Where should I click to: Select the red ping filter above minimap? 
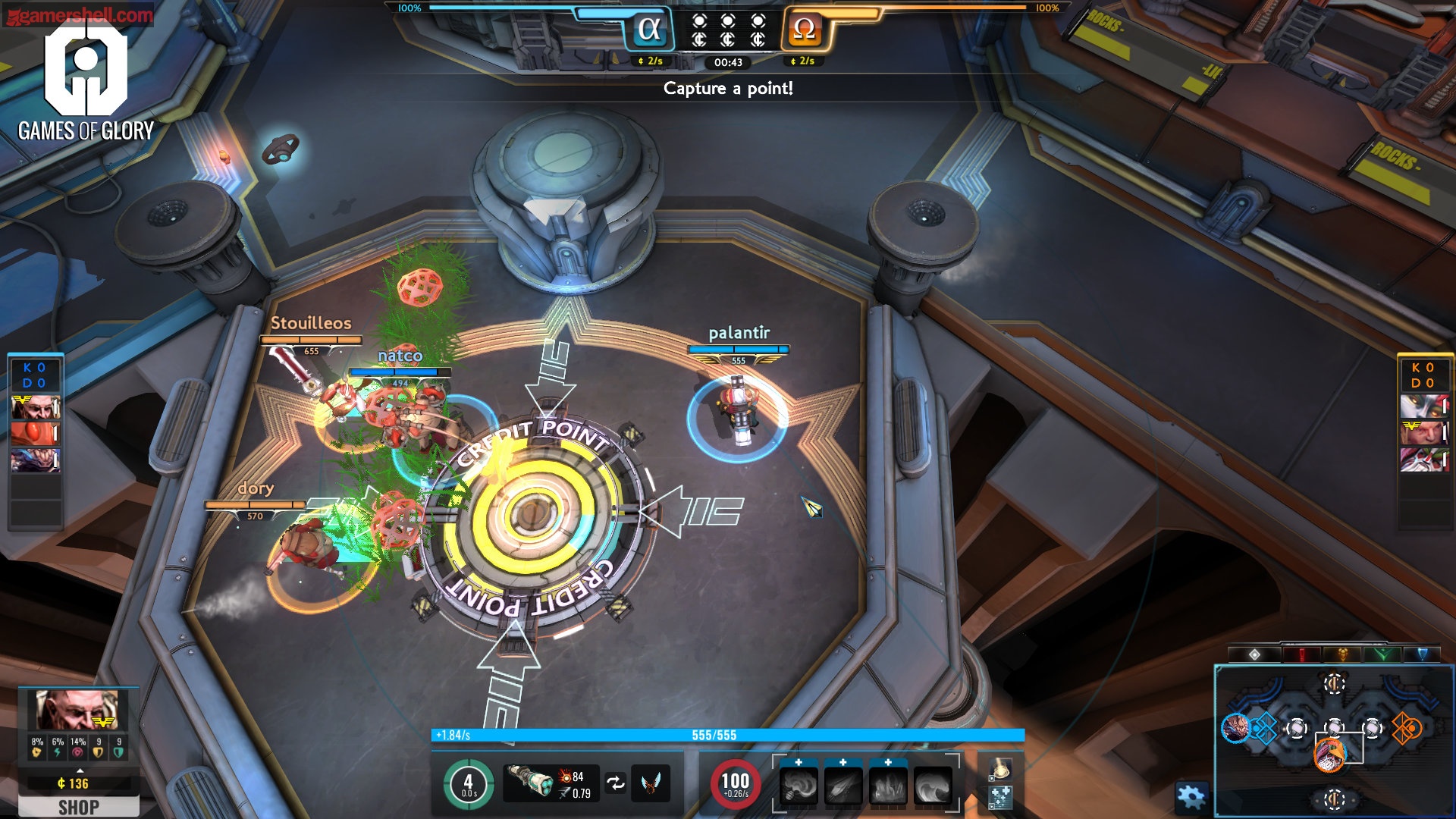tap(1302, 654)
